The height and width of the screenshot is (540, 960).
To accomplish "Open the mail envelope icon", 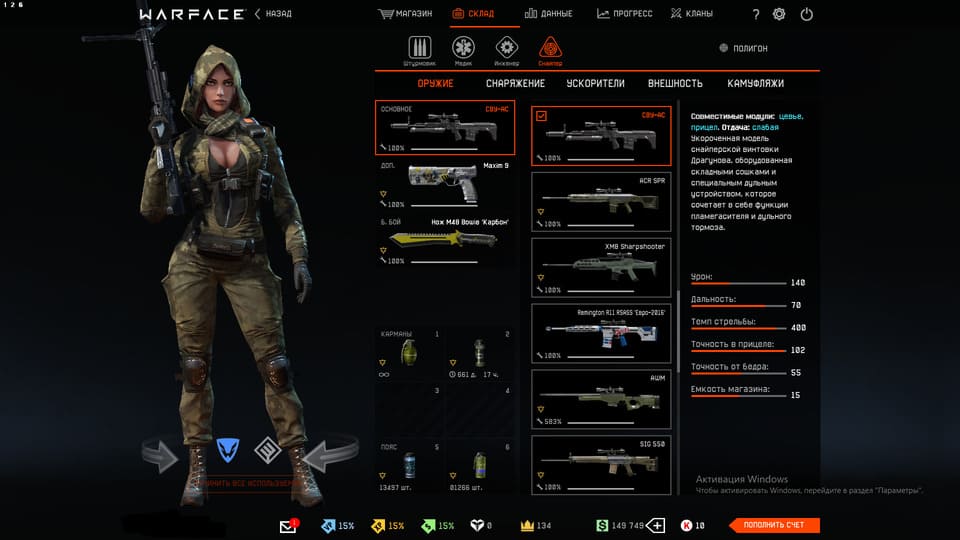I will 289,526.
